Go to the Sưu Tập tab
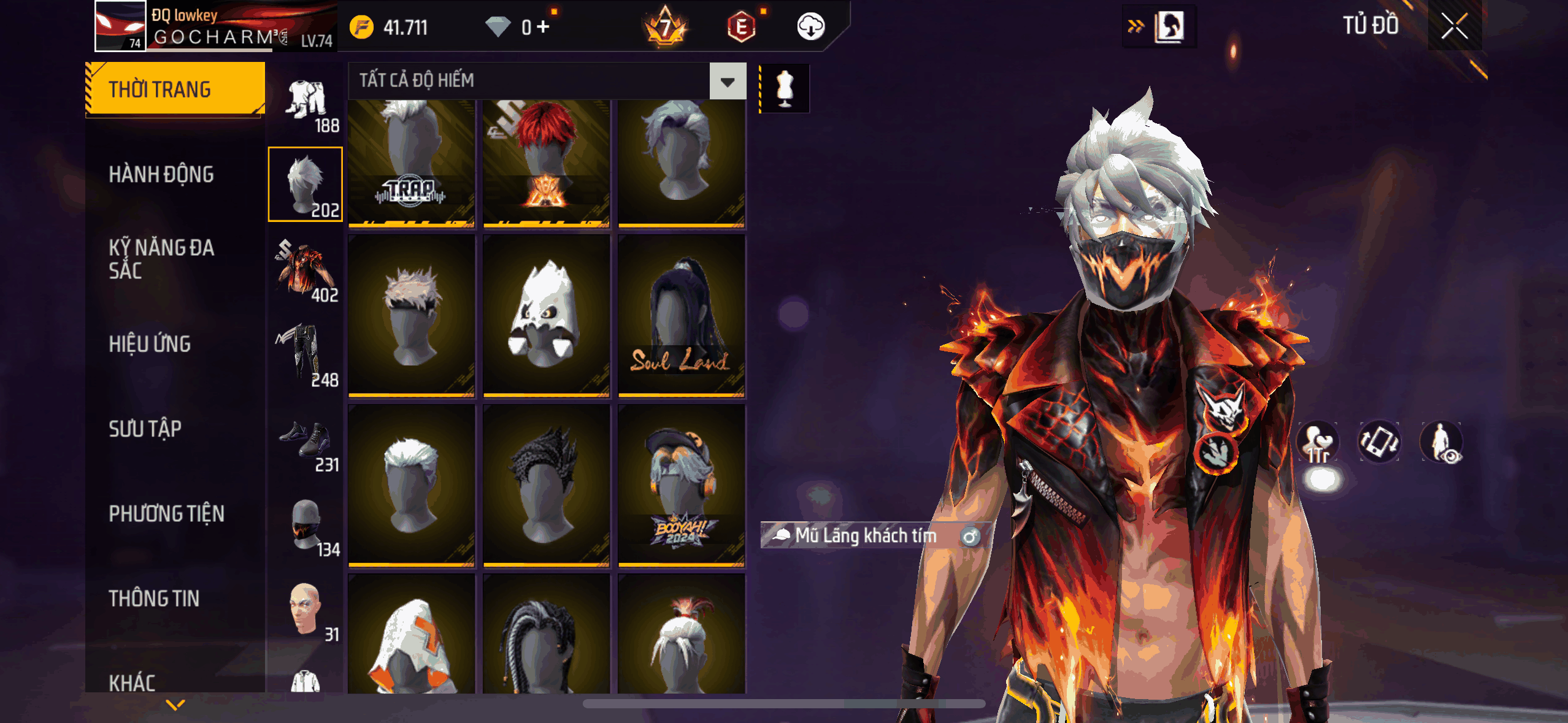The width and height of the screenshot is (1568, 723). tap(145, 429)
